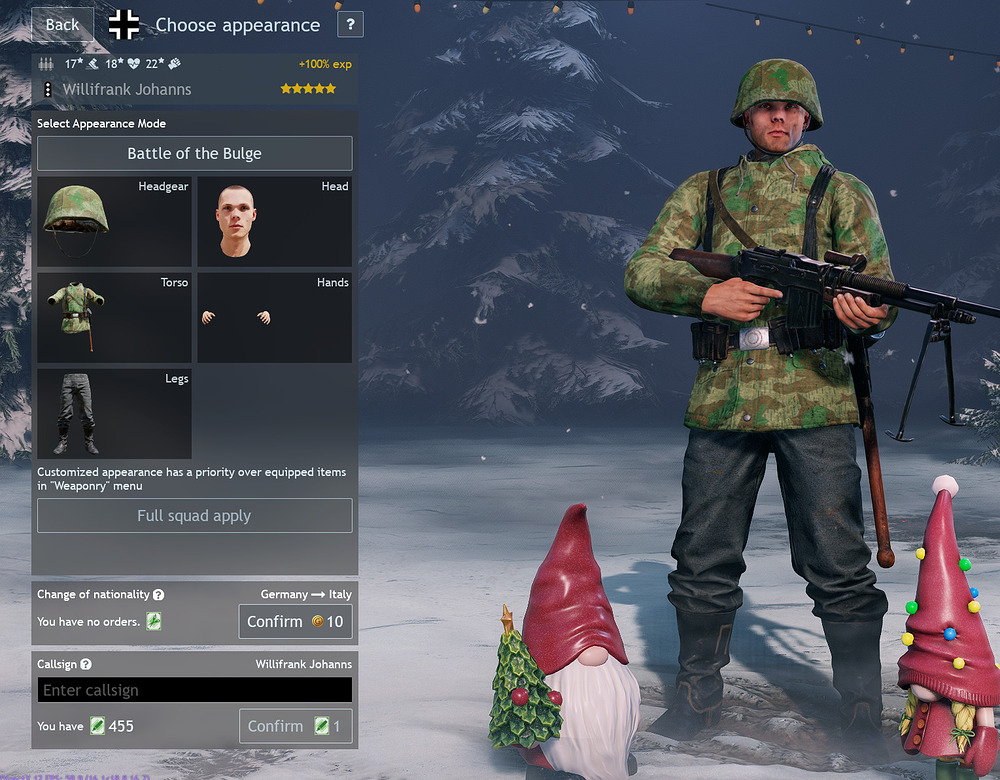Select the Torso camo jacket slot
The width and height of the screenshot is (1000, 780).
click(x=114, y=318)
